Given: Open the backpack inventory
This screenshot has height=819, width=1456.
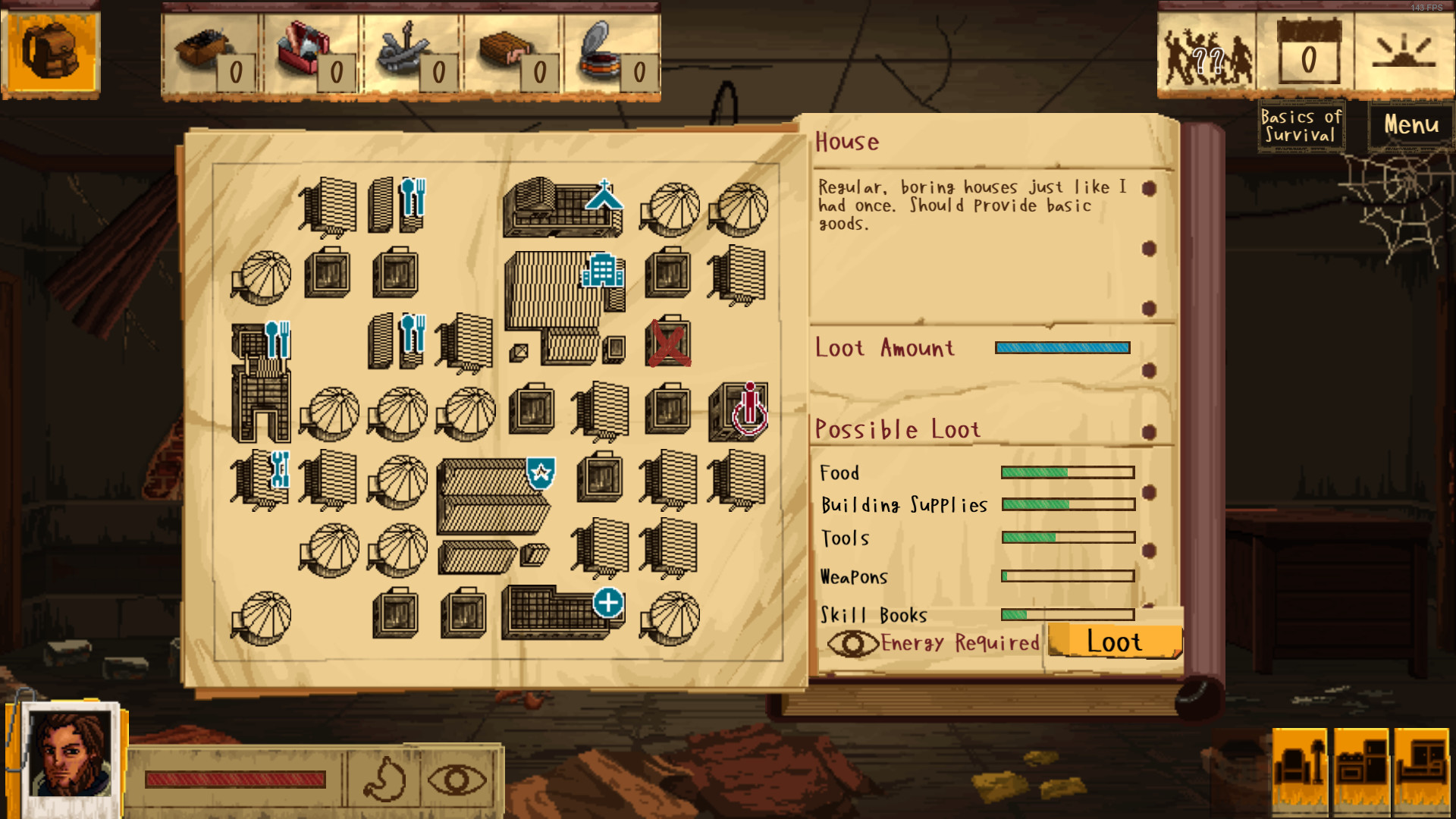Looking at the screenshot, I should point(50,51).
